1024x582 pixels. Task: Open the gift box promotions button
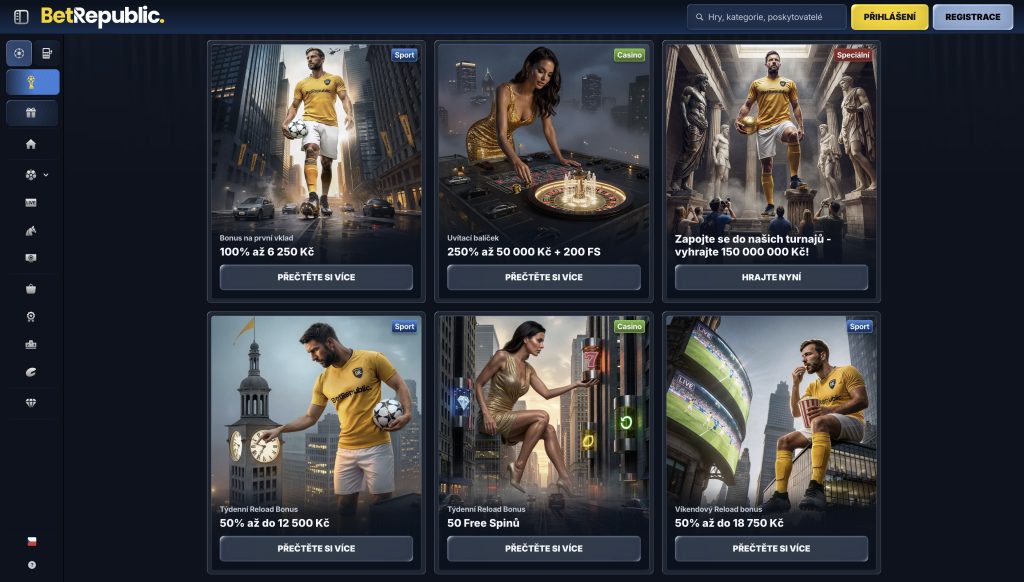33,113
